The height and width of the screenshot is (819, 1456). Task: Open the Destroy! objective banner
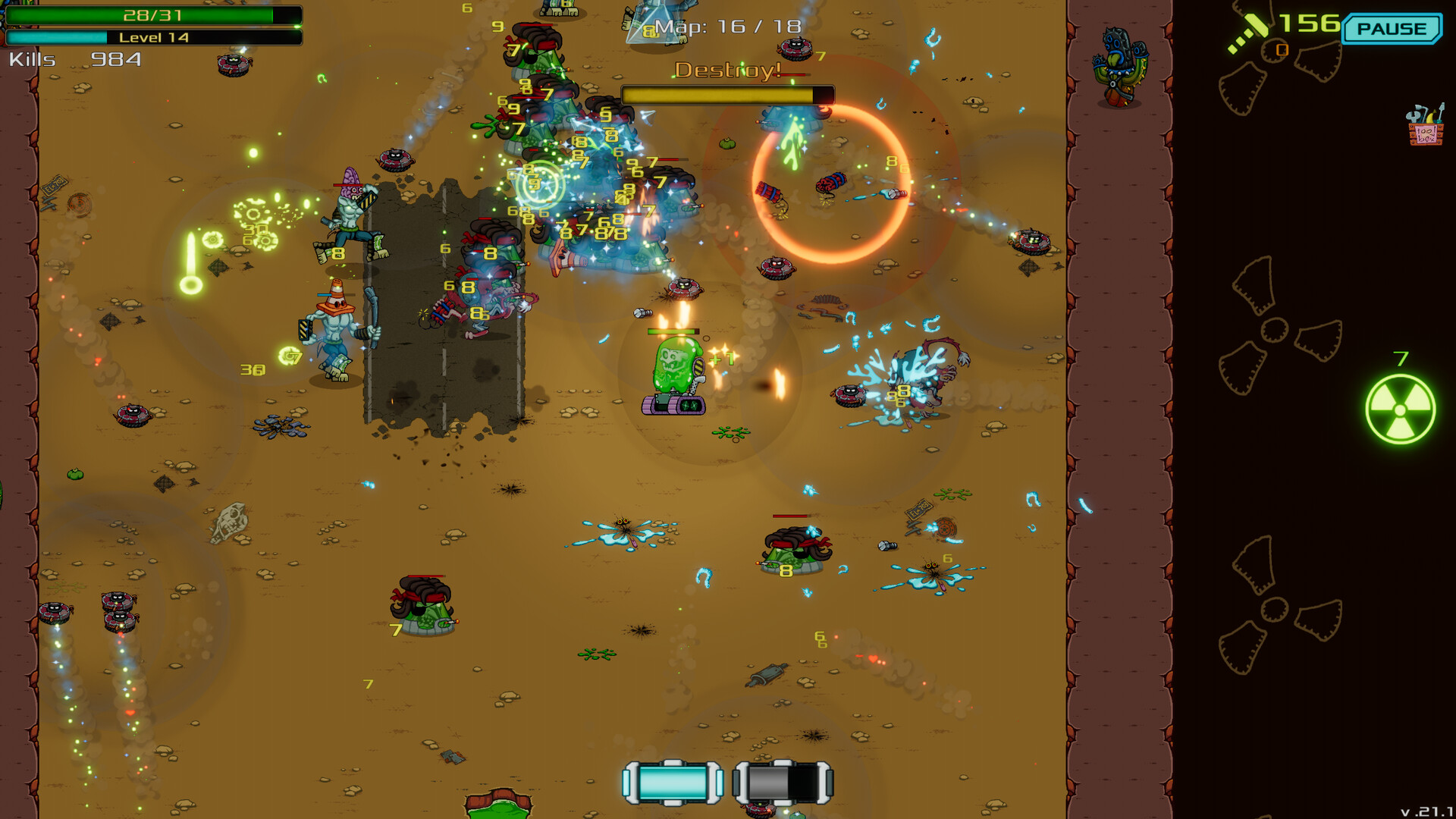click(726, 71)
